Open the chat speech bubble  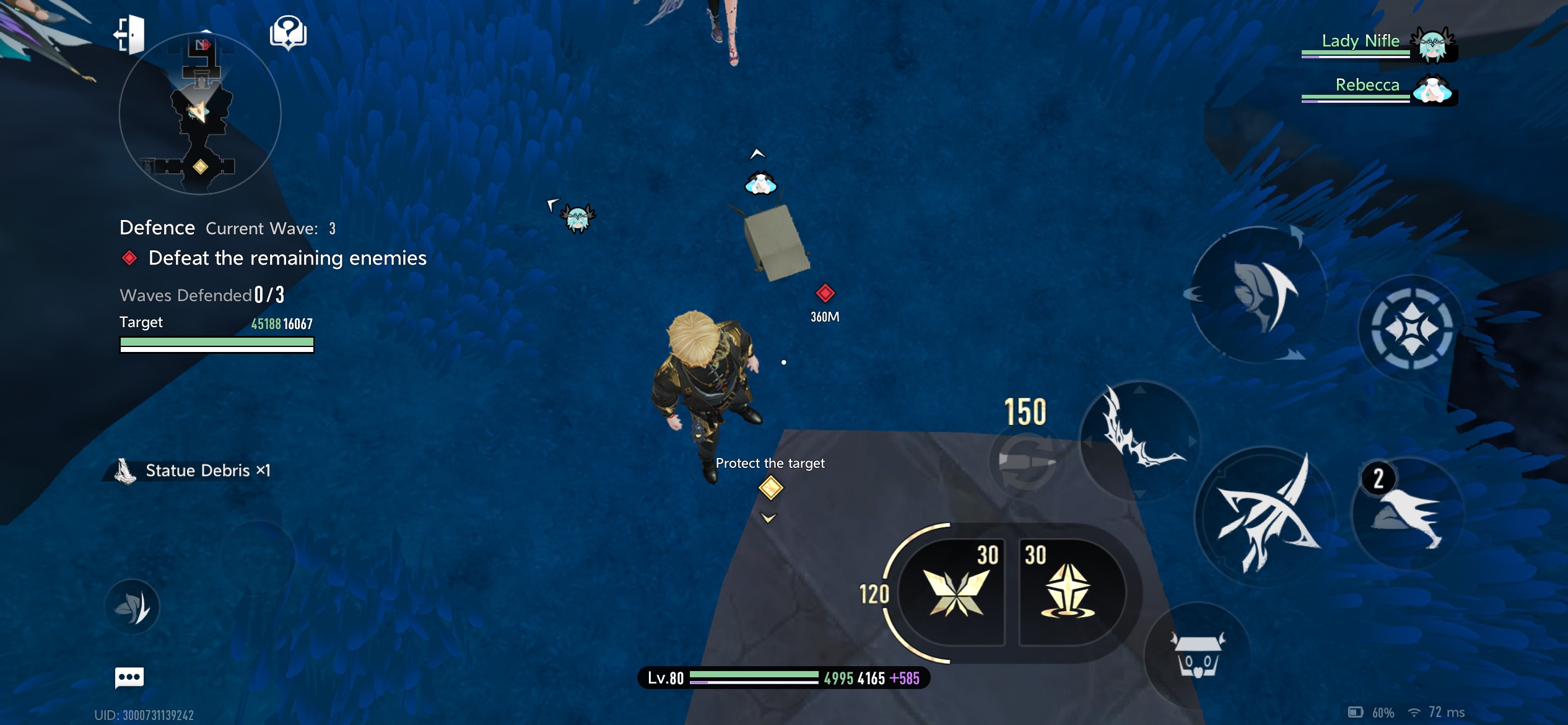129,677
